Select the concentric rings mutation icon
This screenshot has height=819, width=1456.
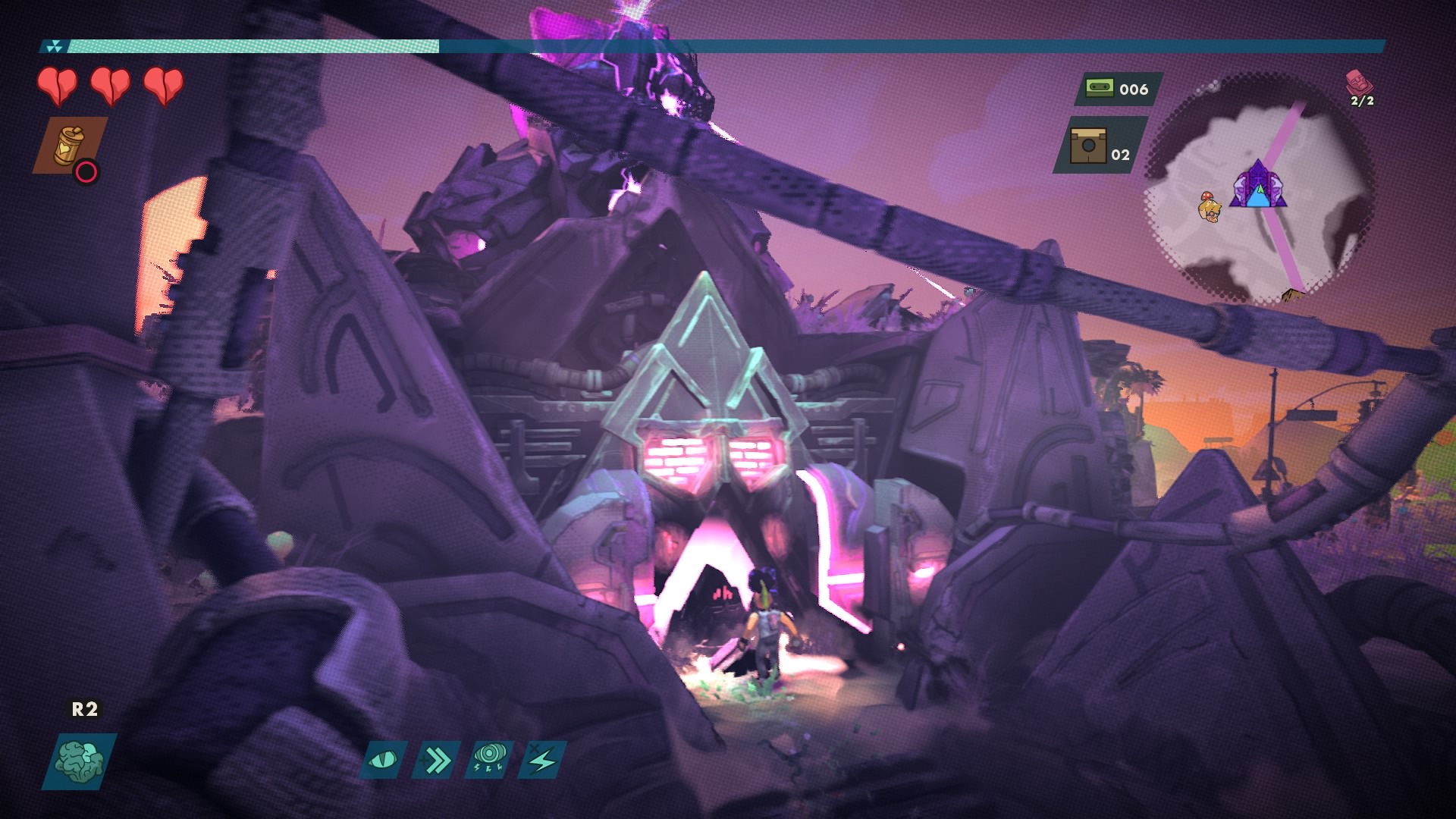(x=489, y=760)
